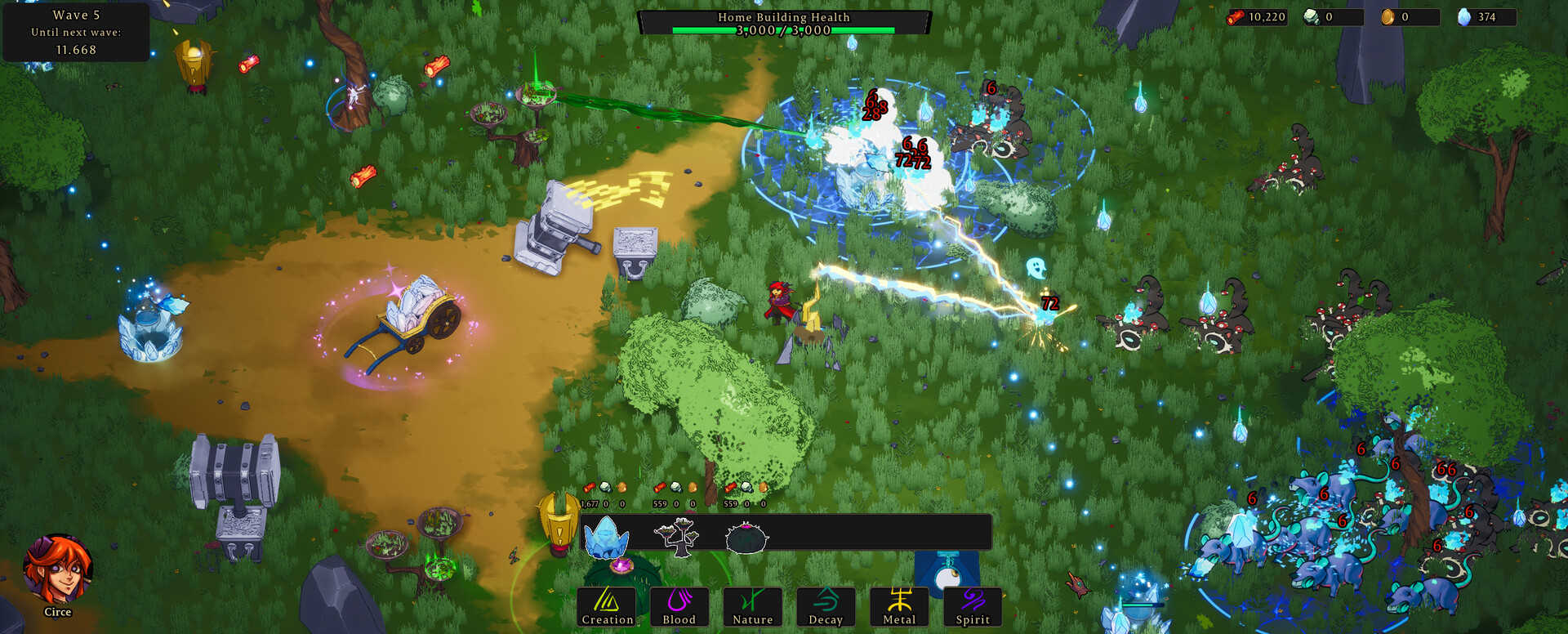Click the acorn cost icon above the third unit slot
Image resolution: width=1568 pixels, height=634 pixels.
pos(761,487)
